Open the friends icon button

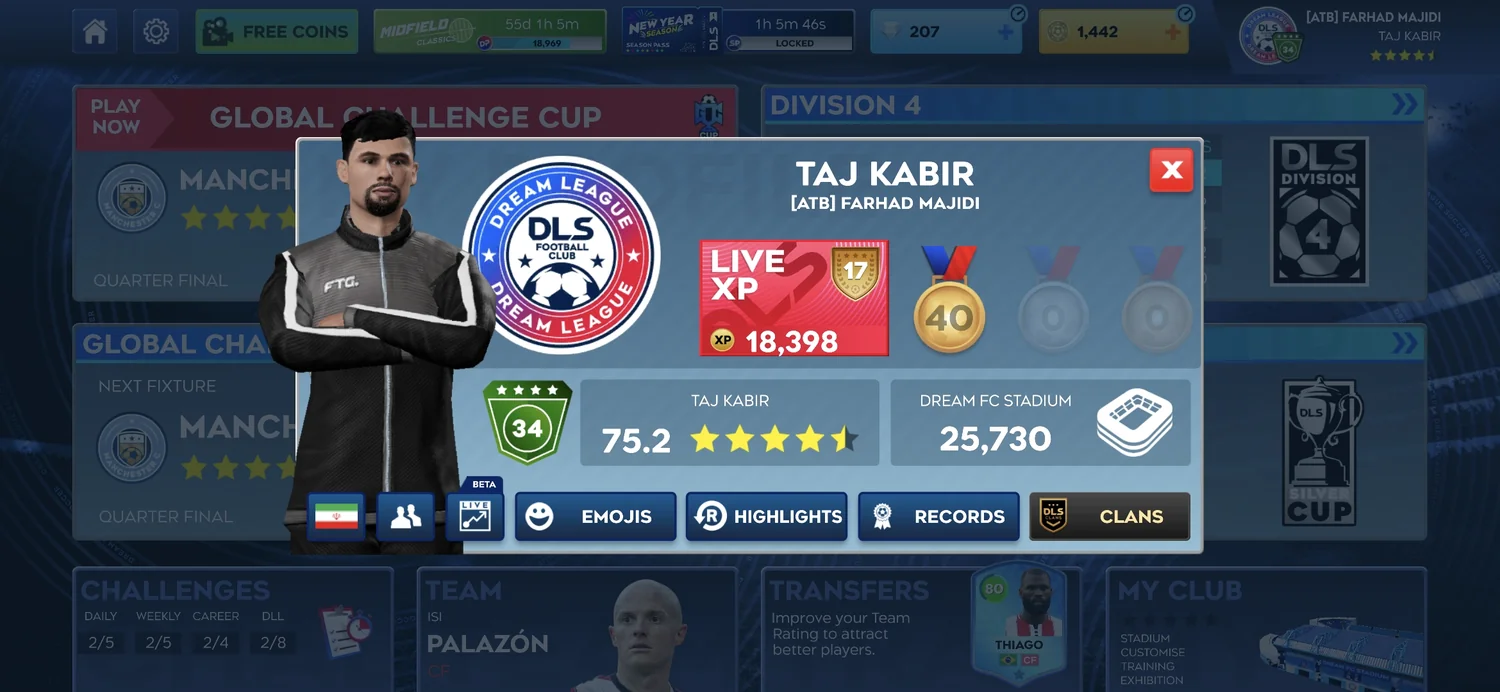[405, 517]
